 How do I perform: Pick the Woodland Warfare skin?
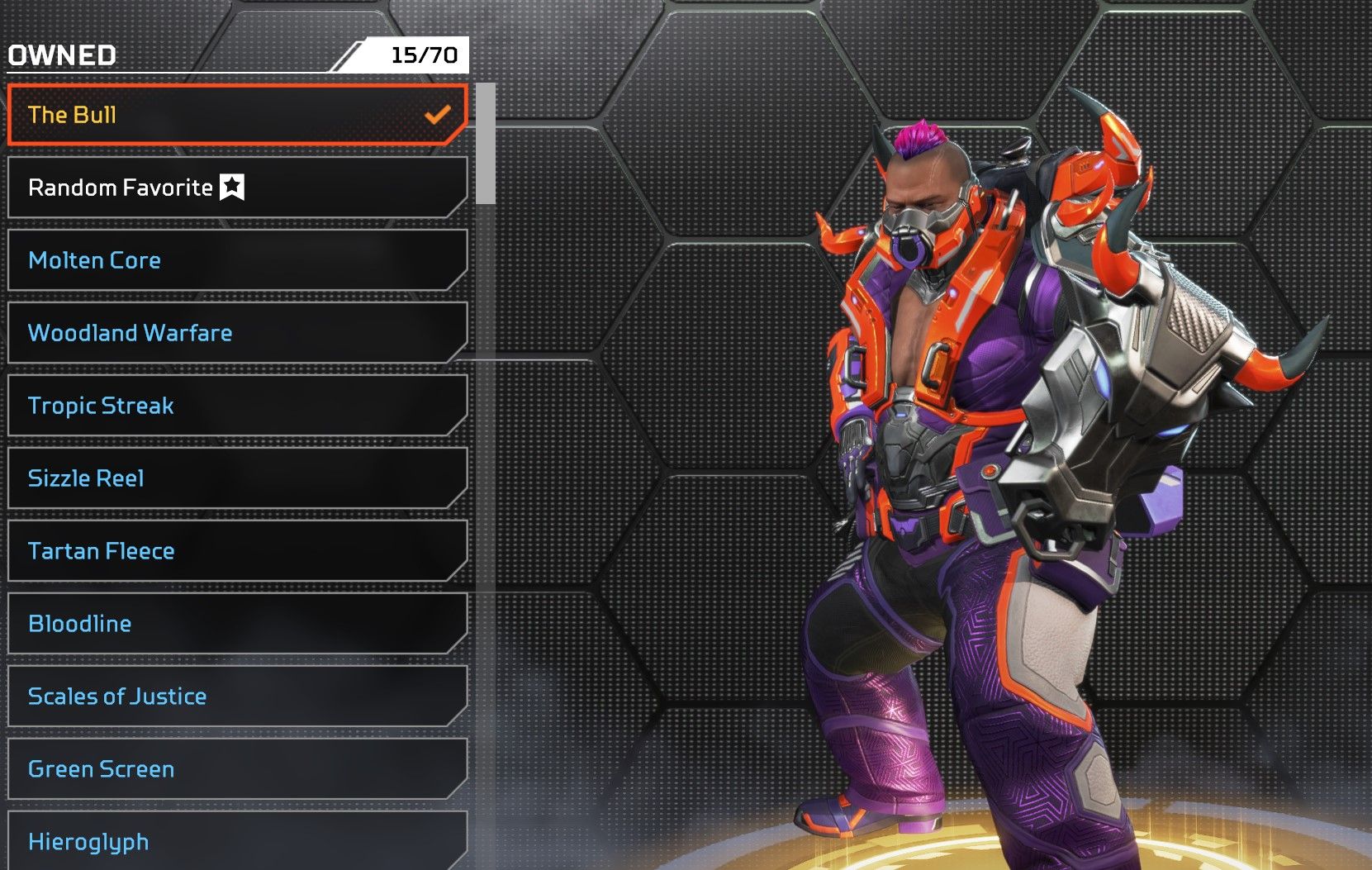237,333
